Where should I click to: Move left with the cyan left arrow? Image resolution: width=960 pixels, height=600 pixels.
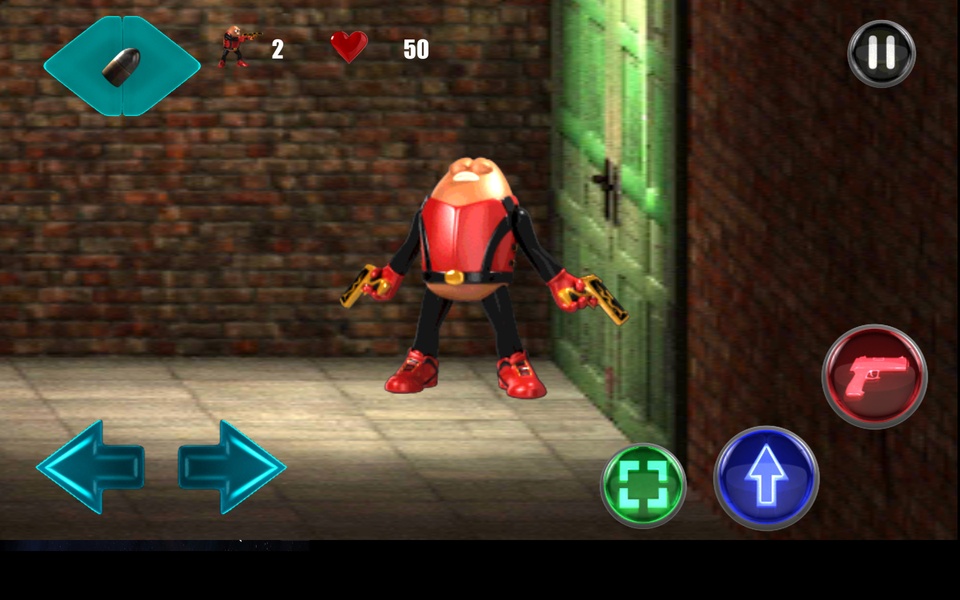coord(90,466)
